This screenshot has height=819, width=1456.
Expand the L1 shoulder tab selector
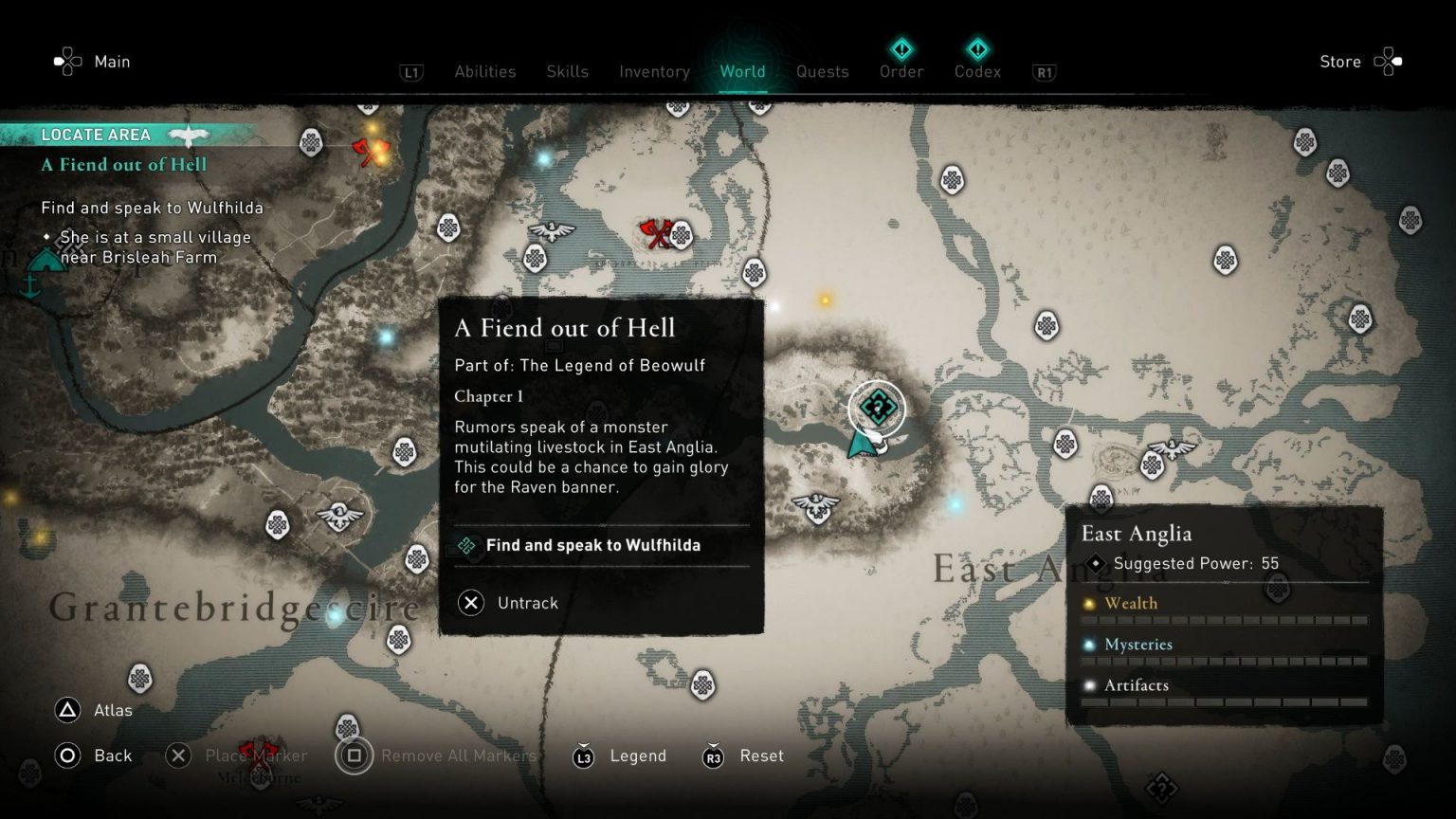tap(410, 72)
